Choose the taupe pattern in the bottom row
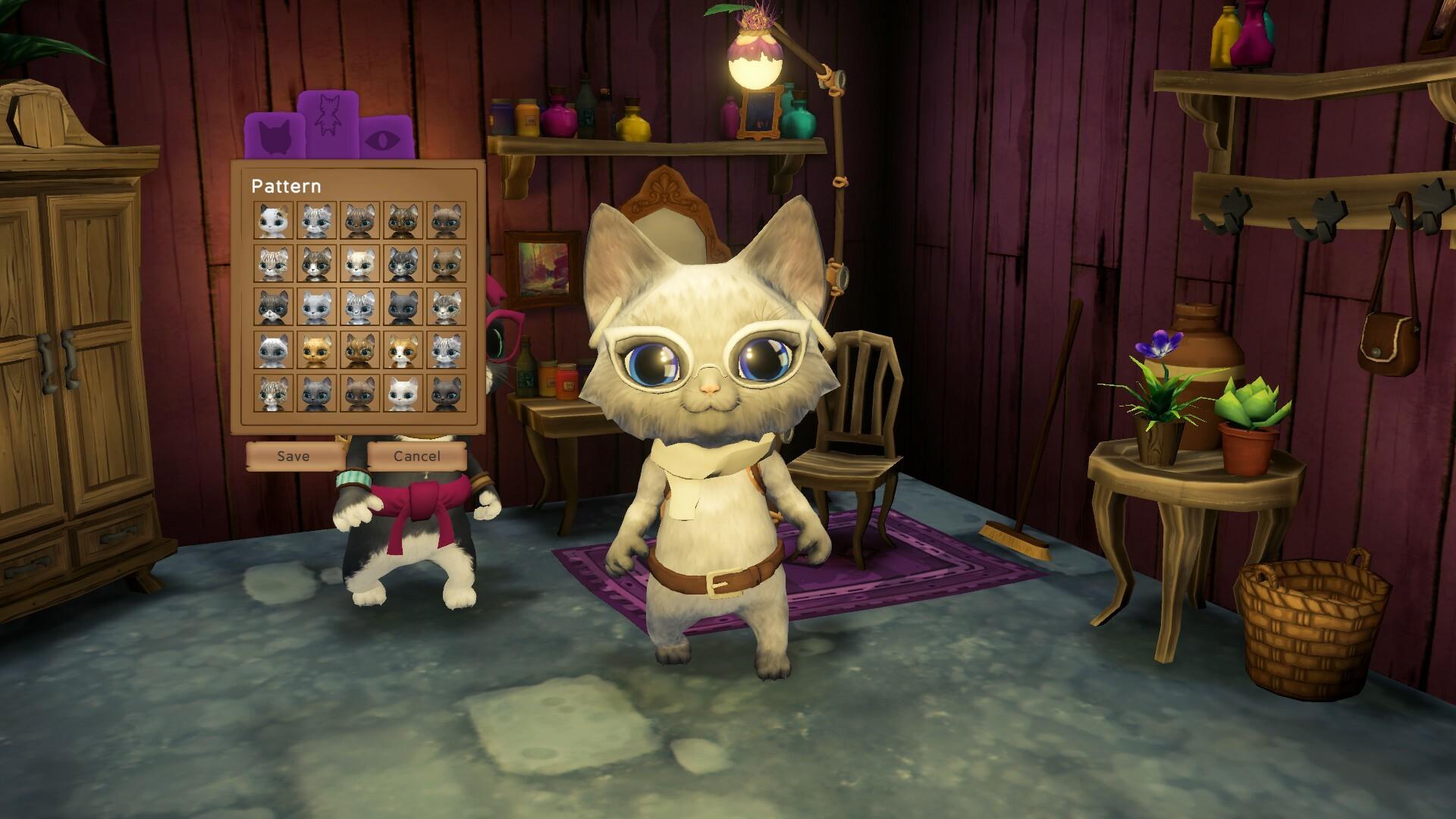 (445, 393)
